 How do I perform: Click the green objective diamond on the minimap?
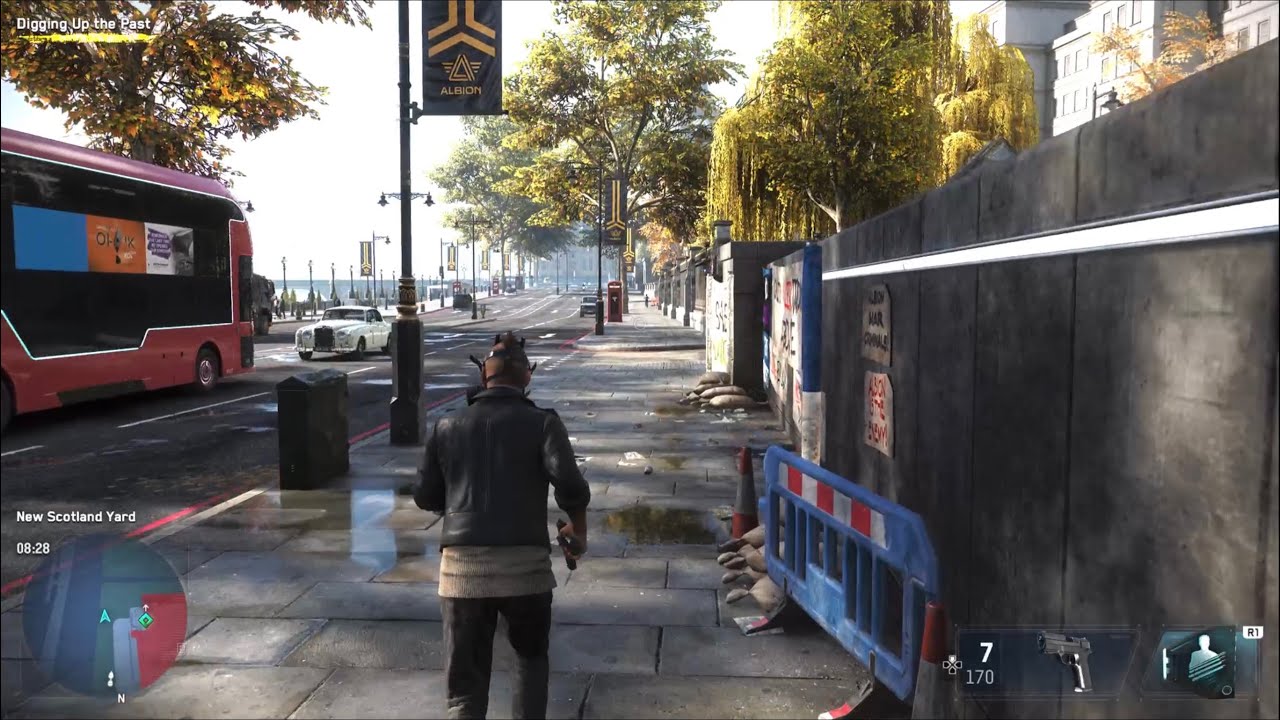145,620
